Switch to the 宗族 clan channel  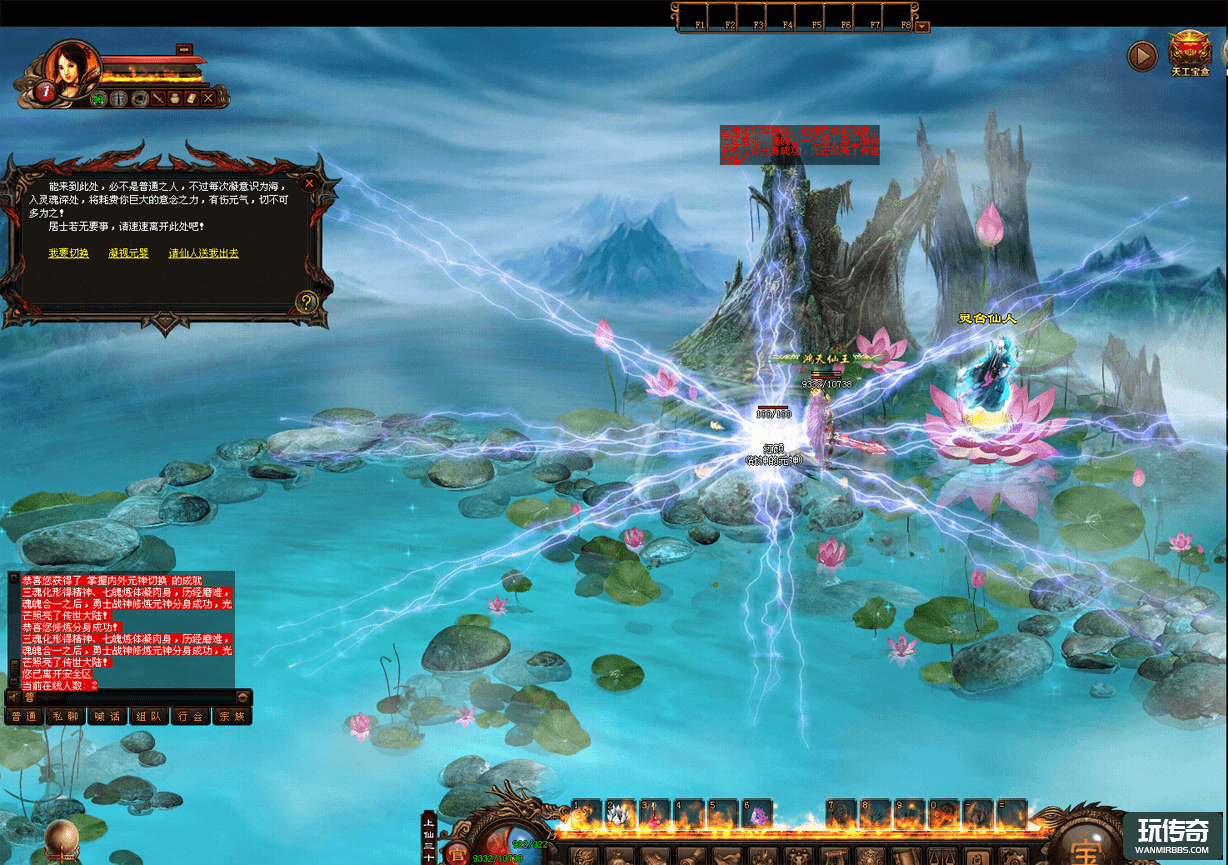tap(232, 716)
